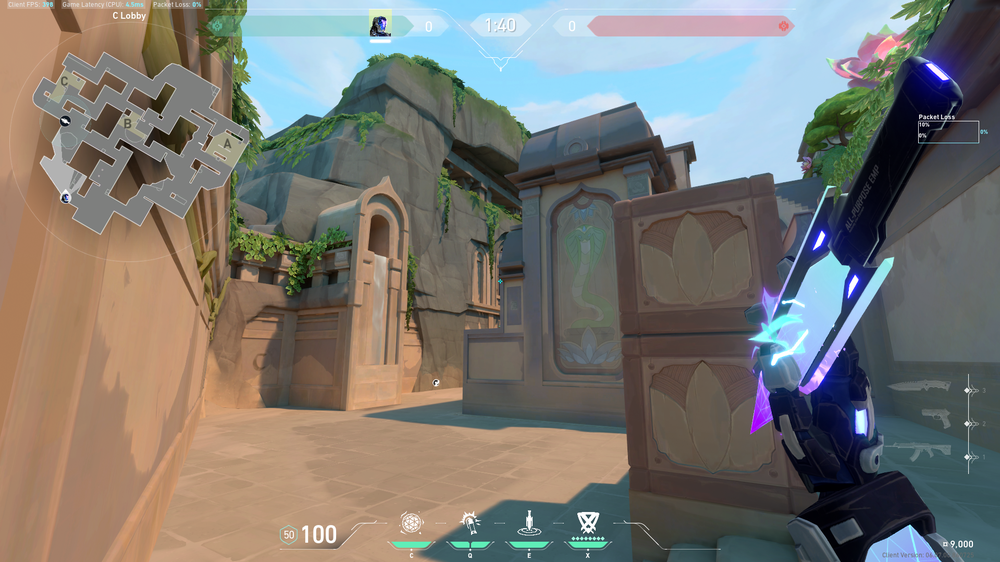Activate the beacon ability on E
Screen dimensions: 1000x562
(x=528, y=523)
